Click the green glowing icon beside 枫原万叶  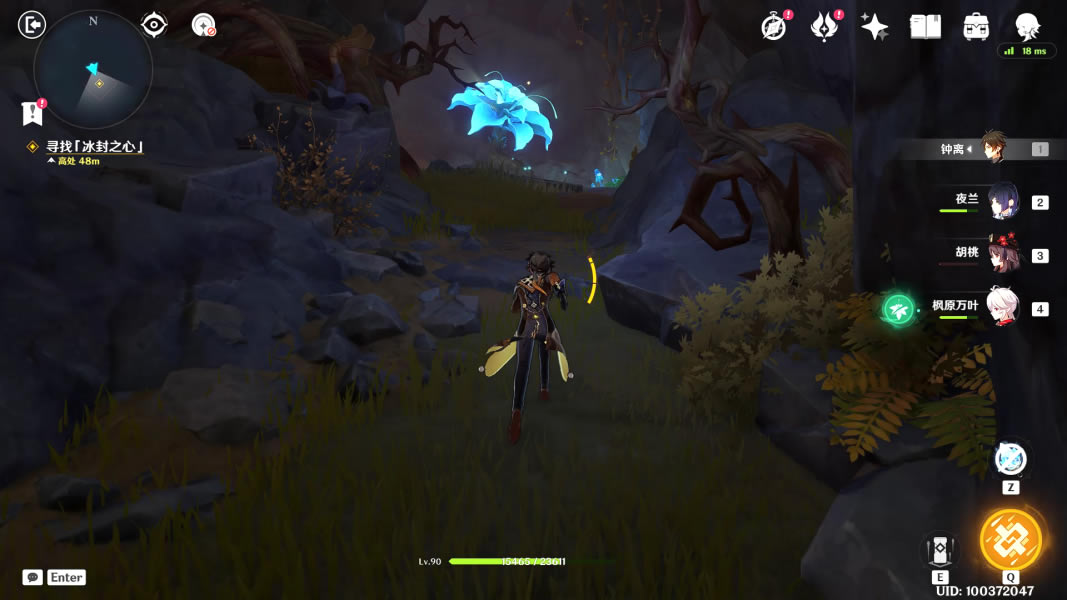click(x=899, y=310)
